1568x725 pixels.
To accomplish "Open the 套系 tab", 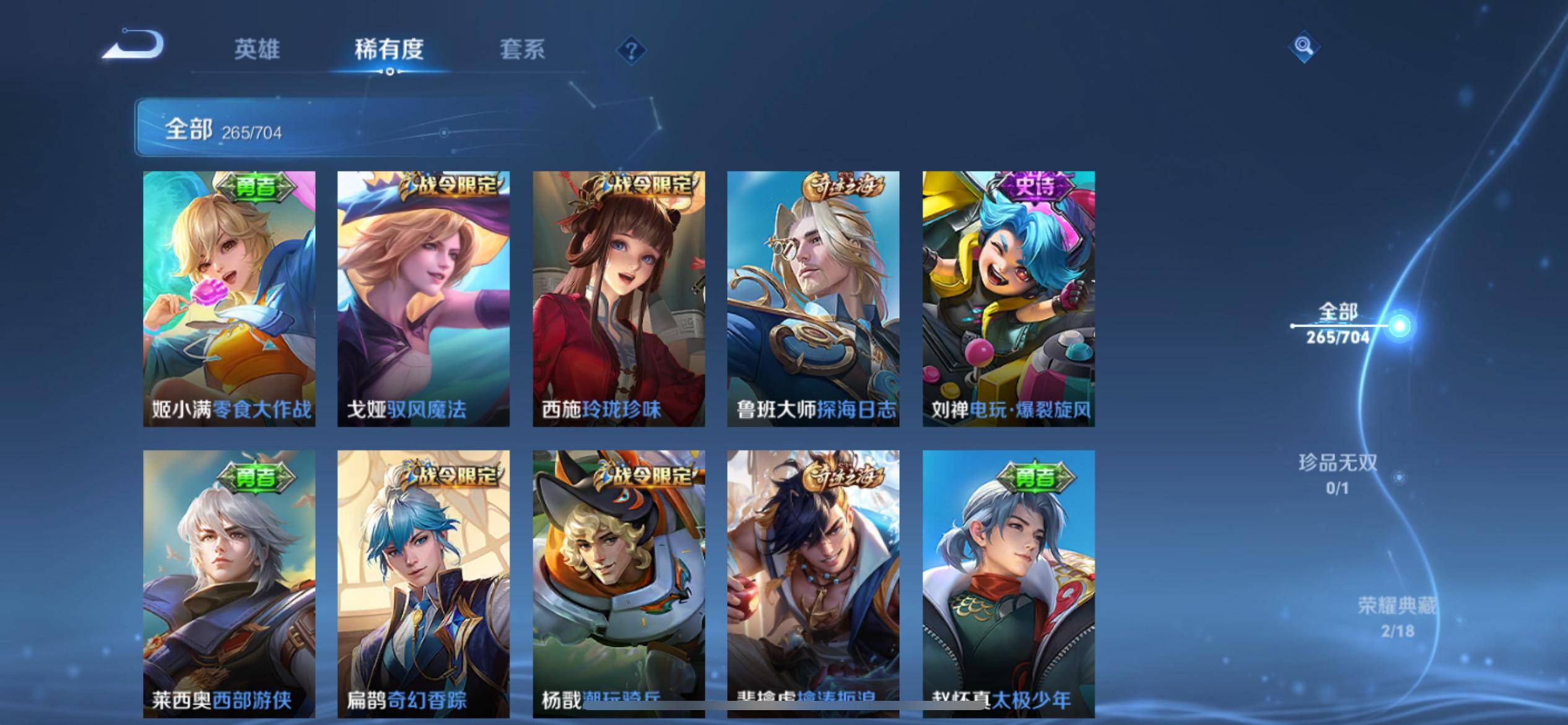I will click(x=522, y=50).
